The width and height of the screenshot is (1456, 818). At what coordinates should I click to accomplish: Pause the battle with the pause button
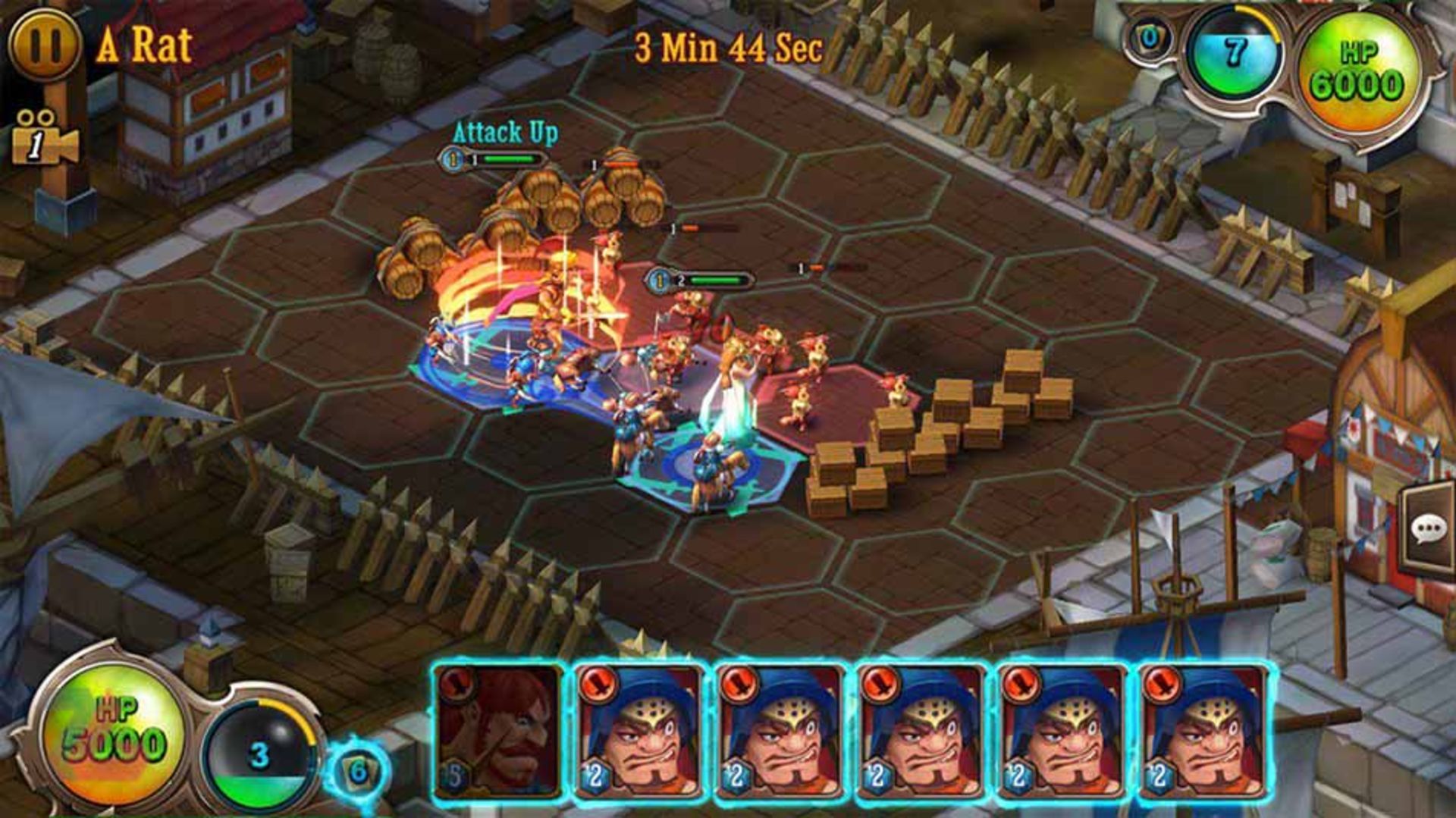(42, 45)
